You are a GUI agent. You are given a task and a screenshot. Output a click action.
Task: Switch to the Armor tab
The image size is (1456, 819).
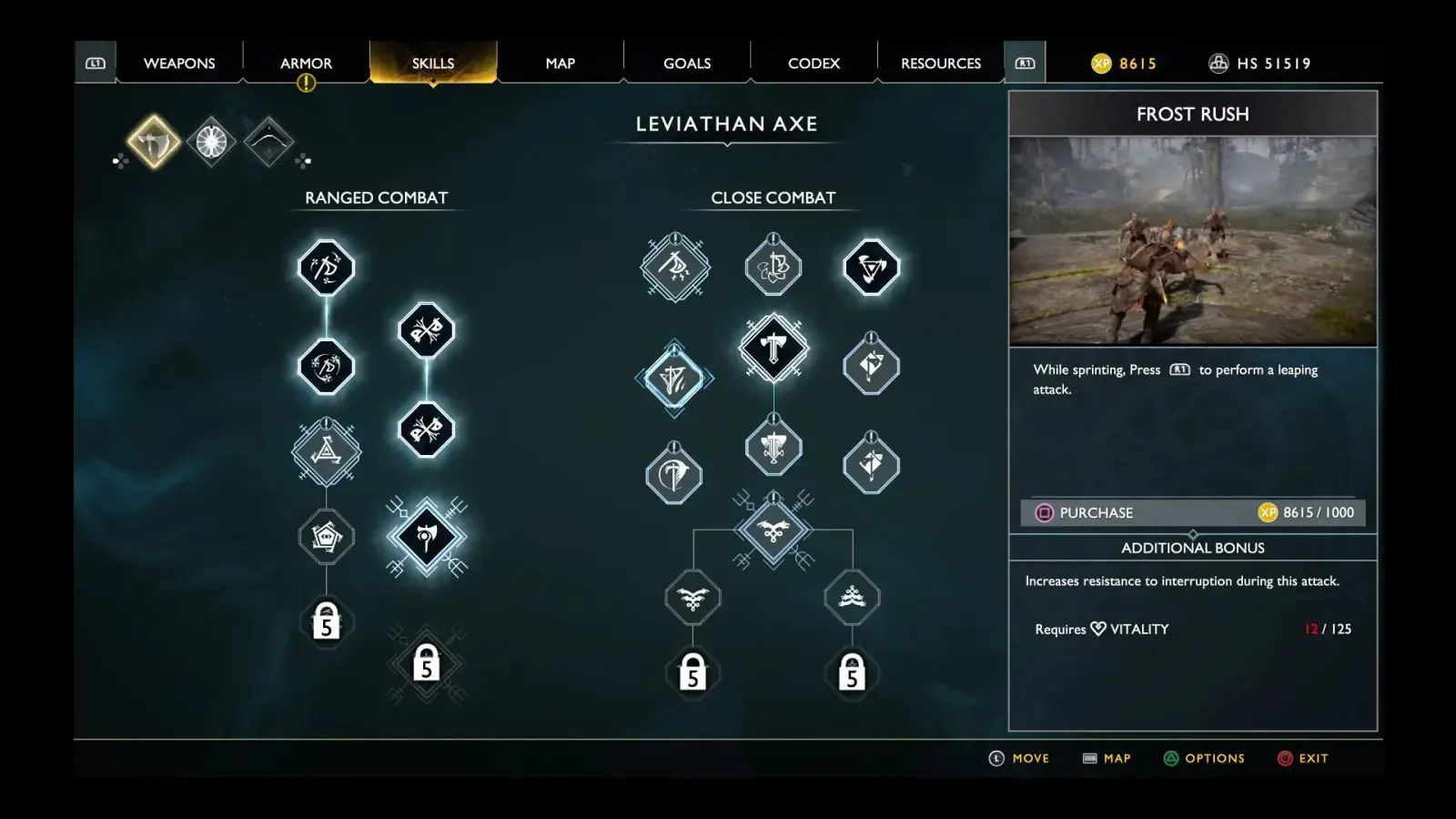click(306, 63)
